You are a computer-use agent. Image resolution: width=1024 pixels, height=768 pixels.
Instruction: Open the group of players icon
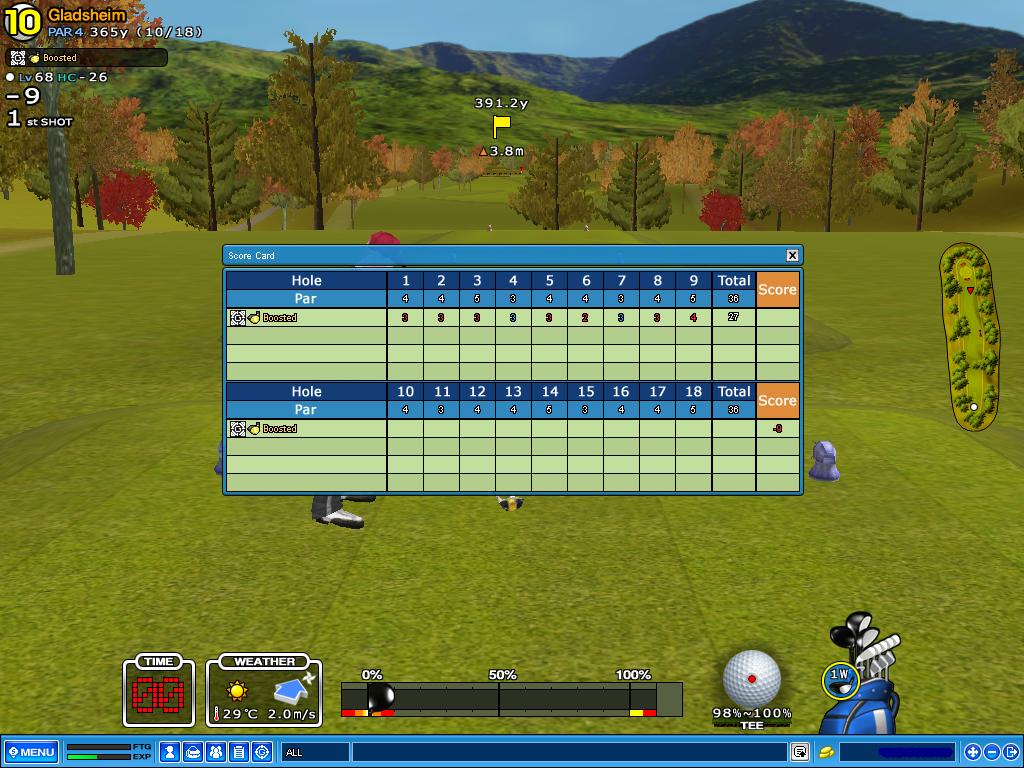(x=216, y=752)
